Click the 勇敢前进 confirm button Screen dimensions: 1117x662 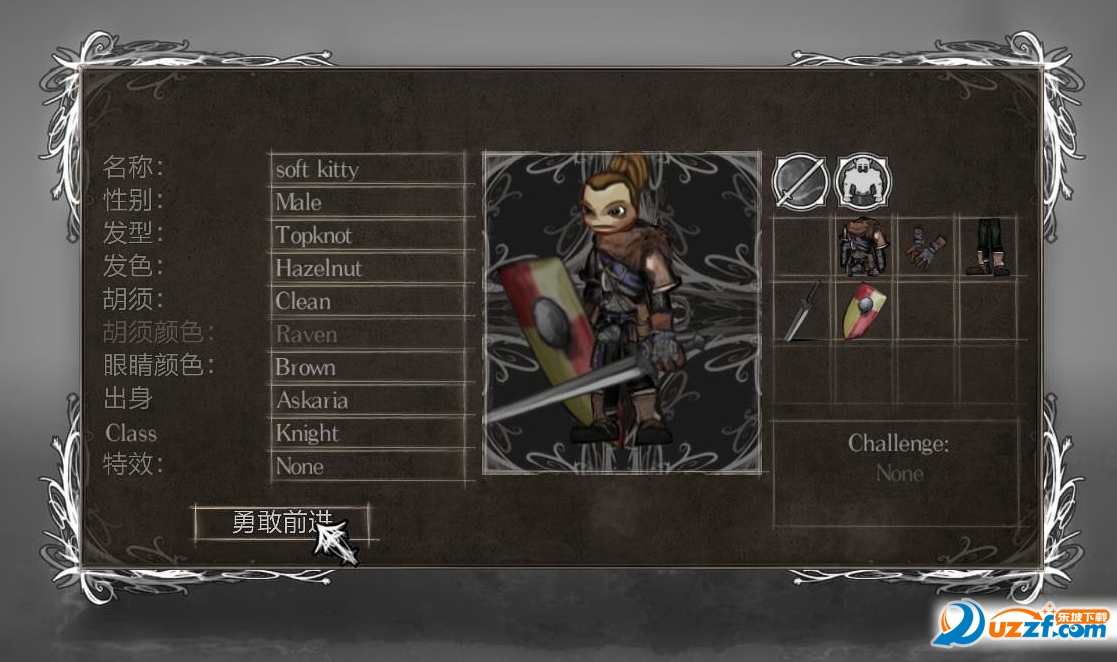[281, 522]
